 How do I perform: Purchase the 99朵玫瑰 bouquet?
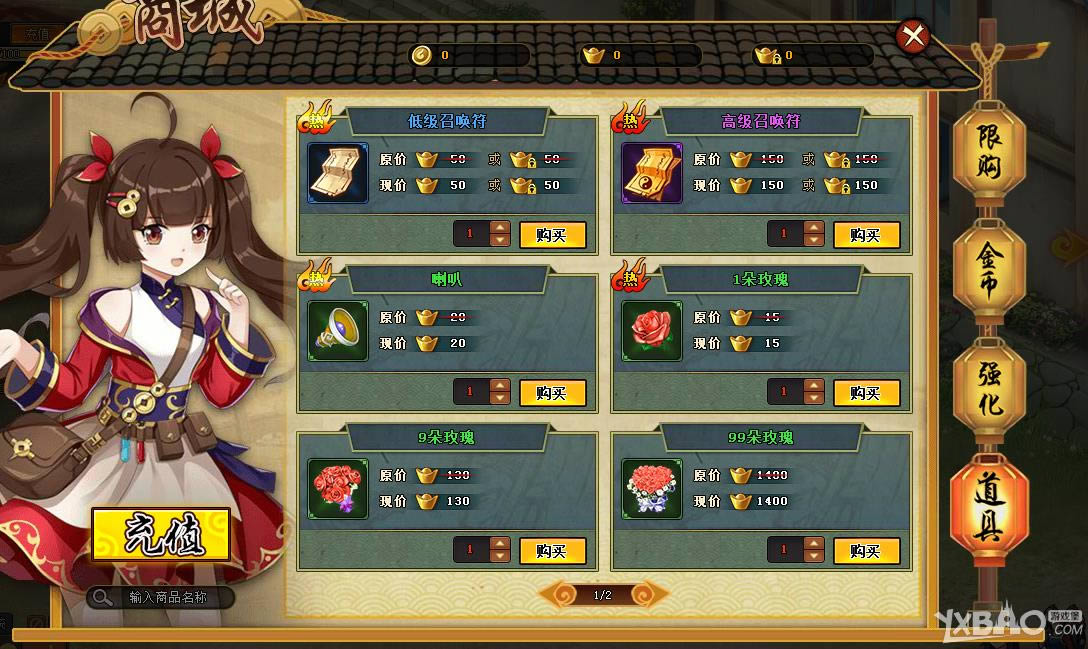coord(866,551)
